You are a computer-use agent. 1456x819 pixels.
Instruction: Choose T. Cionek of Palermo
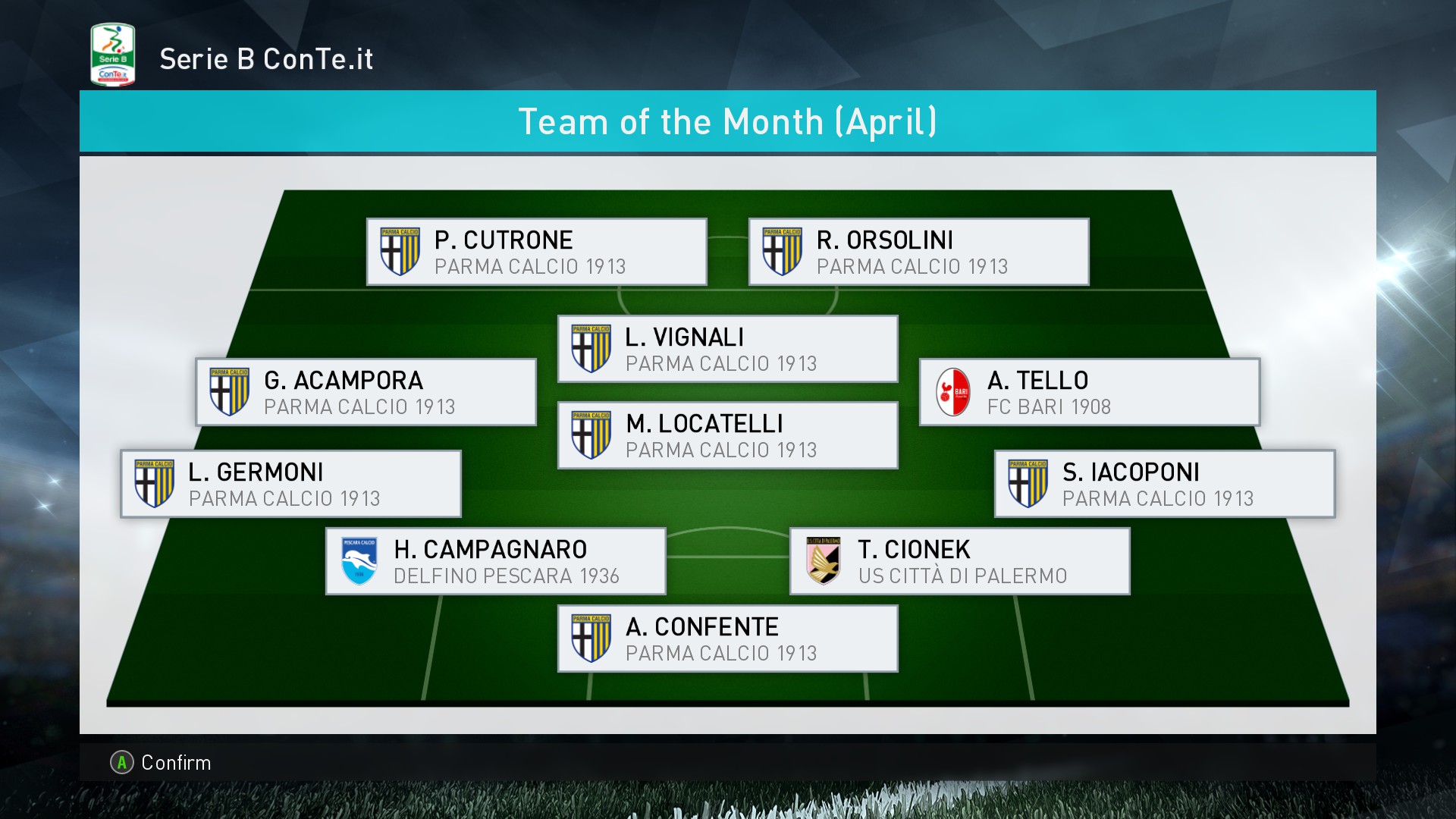pos(959,562)
